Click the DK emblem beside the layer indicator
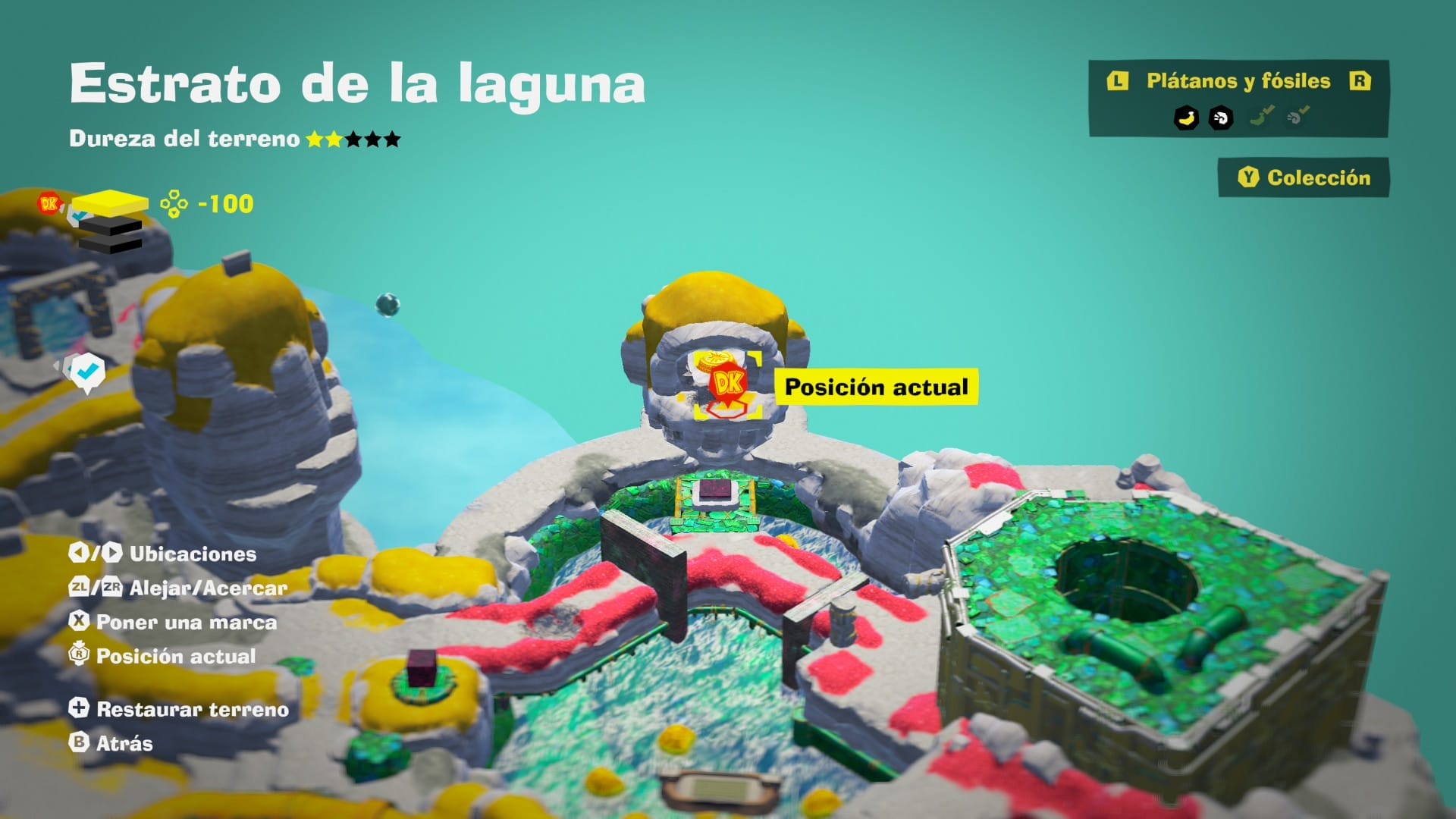The image size is (1456, 819). 49,203
